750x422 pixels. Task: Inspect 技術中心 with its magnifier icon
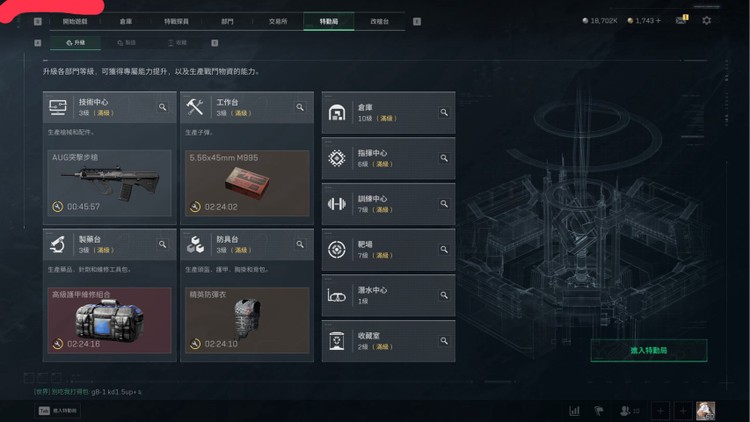163,107
